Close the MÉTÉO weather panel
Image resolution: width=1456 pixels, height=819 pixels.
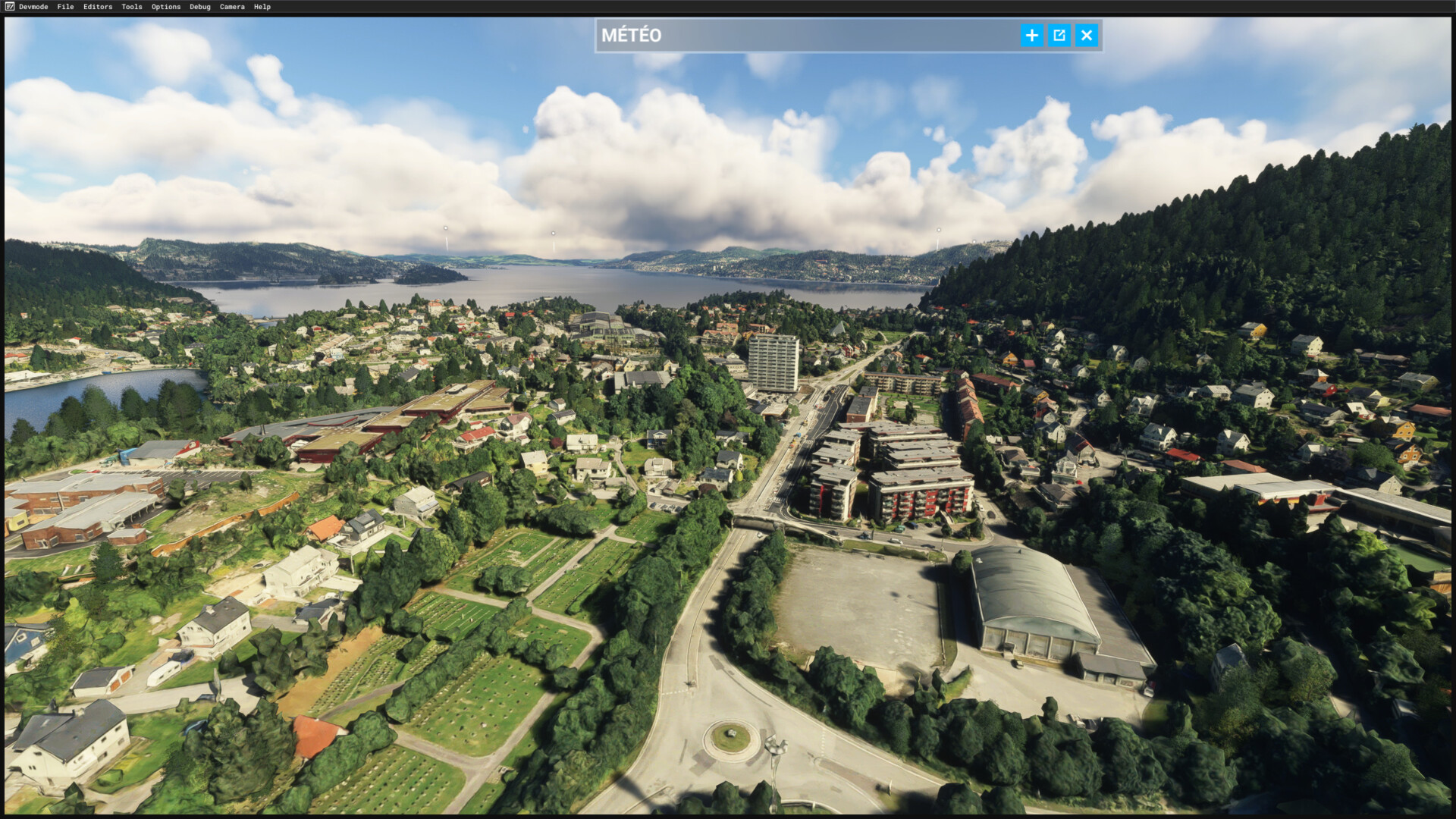click(1087, 36)
